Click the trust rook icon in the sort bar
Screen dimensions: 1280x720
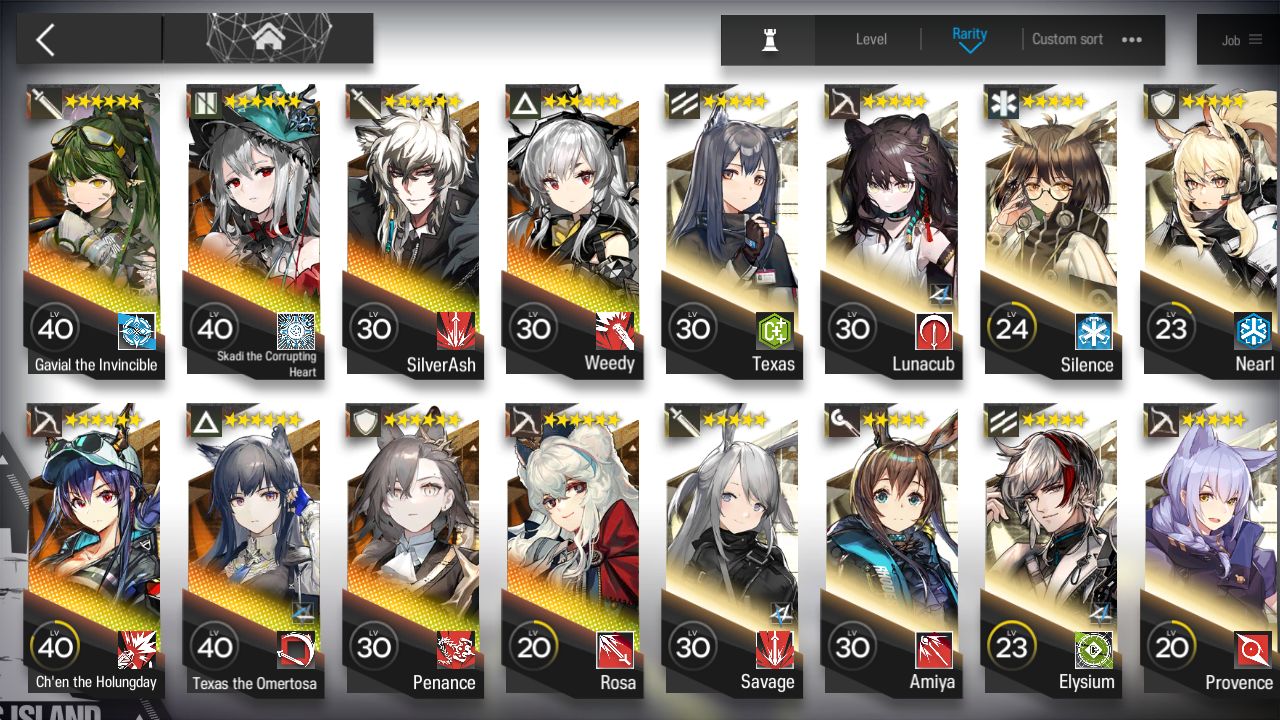click(x=767, y=40)
